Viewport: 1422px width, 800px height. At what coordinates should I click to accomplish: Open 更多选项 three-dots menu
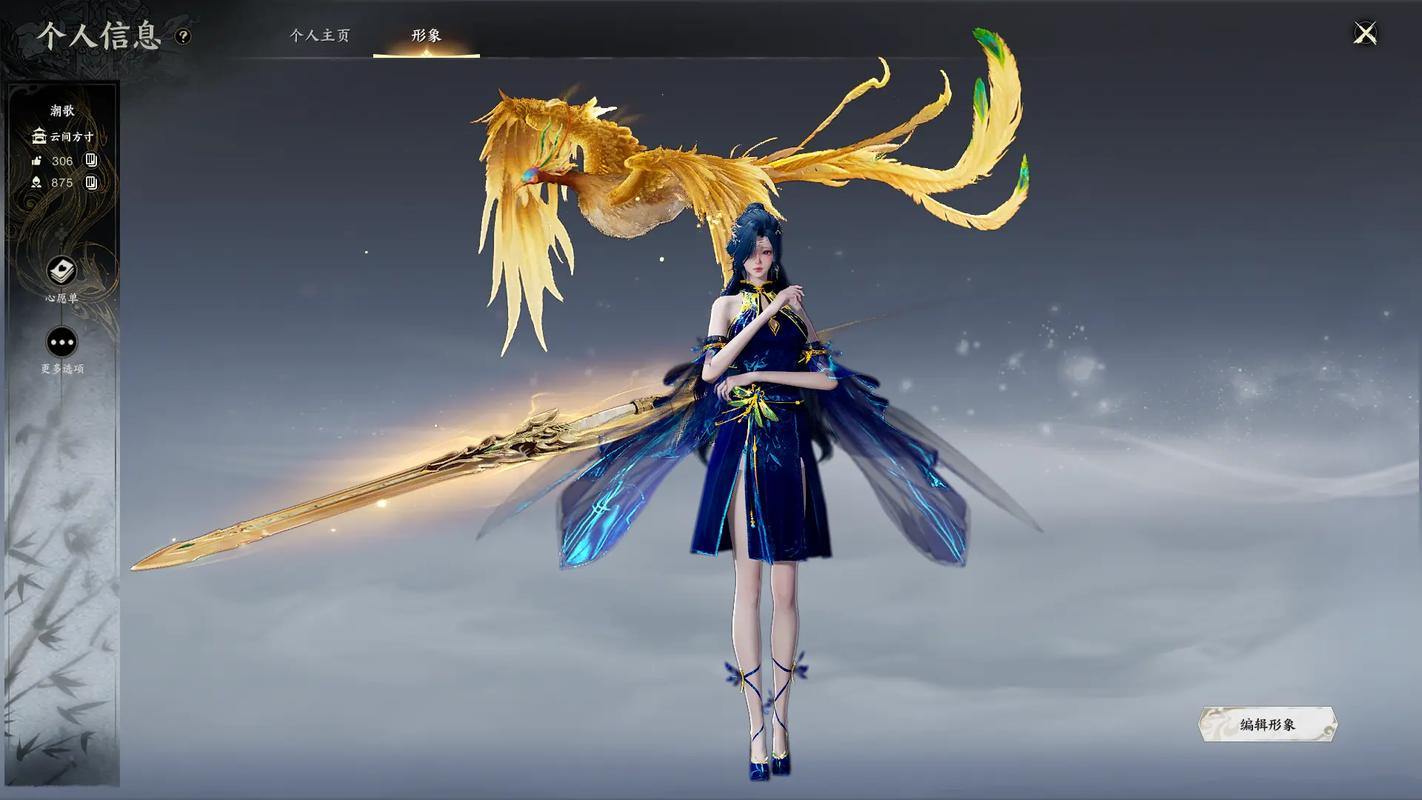[62, 343]
